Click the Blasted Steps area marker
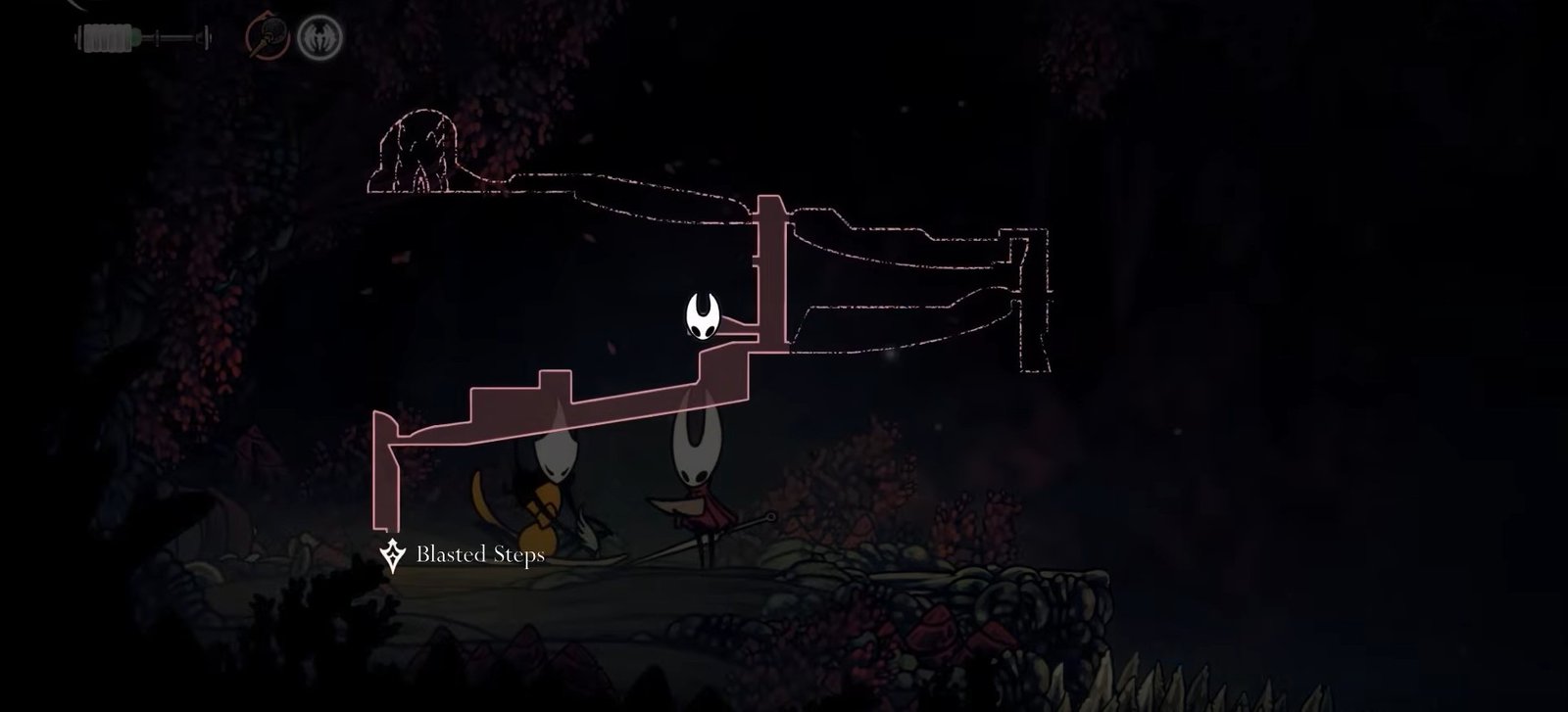The height and width of the screenshot is (712, 1568). 394,555
